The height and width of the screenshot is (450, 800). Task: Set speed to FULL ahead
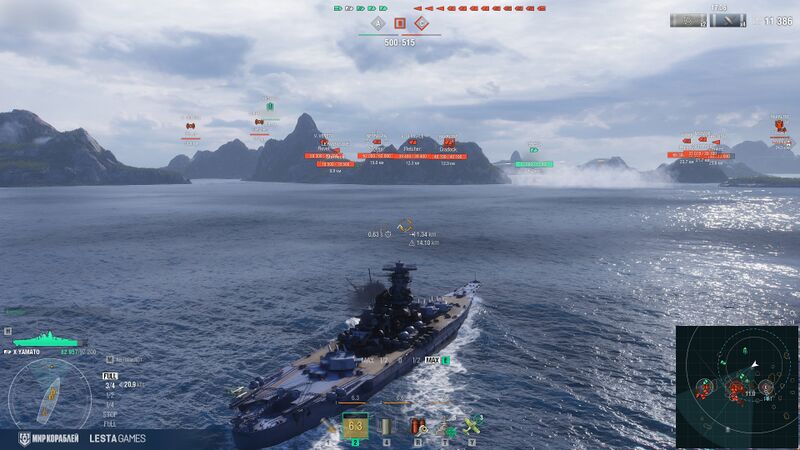(x=110, y=376)
